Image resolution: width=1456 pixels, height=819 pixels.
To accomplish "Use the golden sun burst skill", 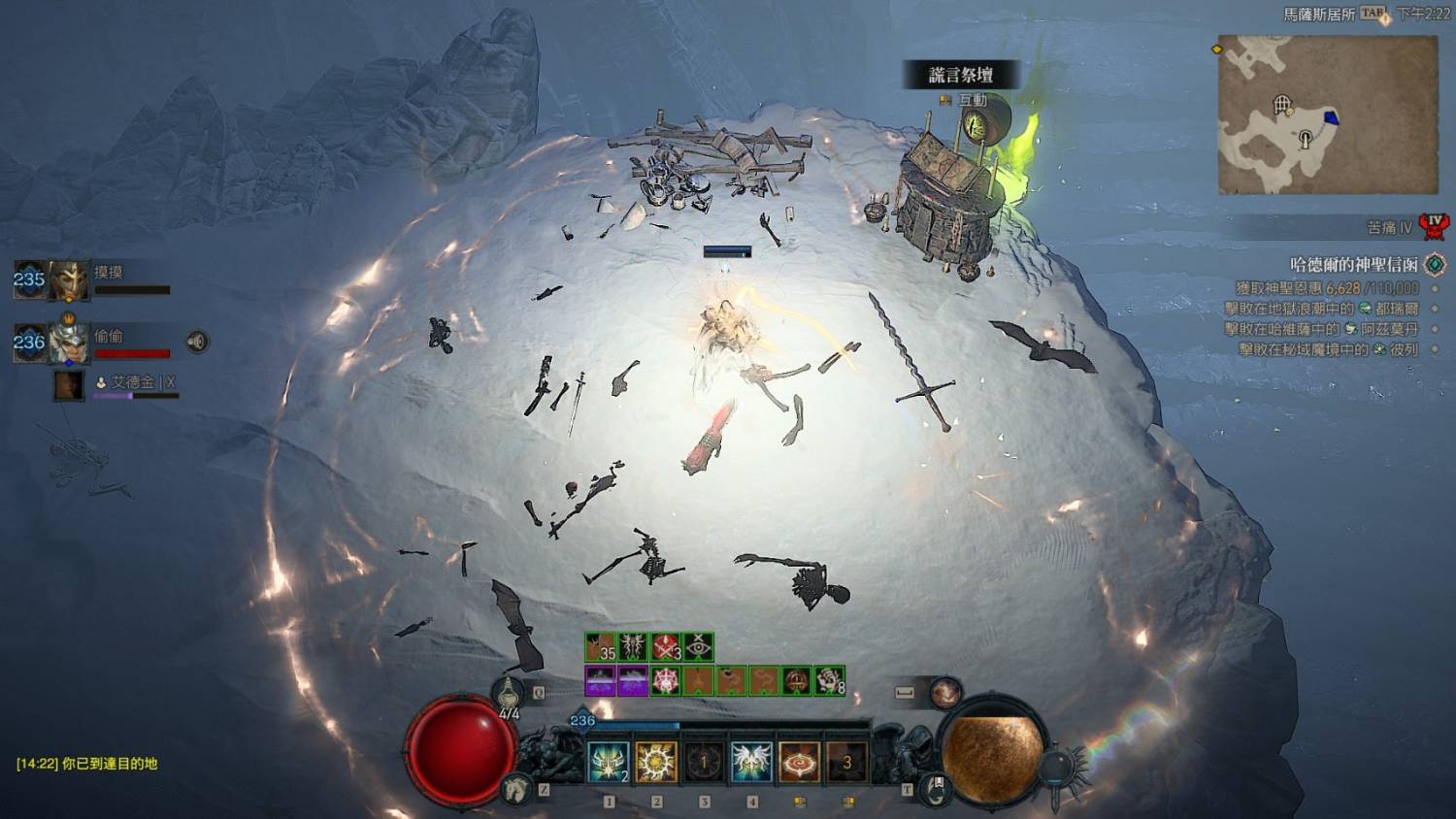I will point(656,762).
